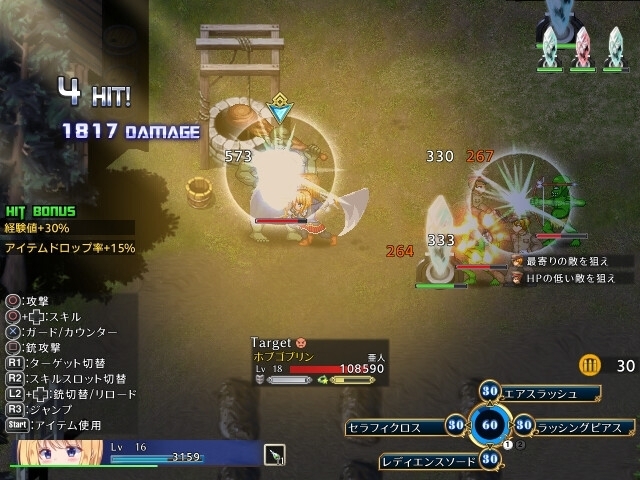The height and width of the screenshot is (480, 640).
Task: Click the gold coin currency icon
Action: click(x=590, y=365)
